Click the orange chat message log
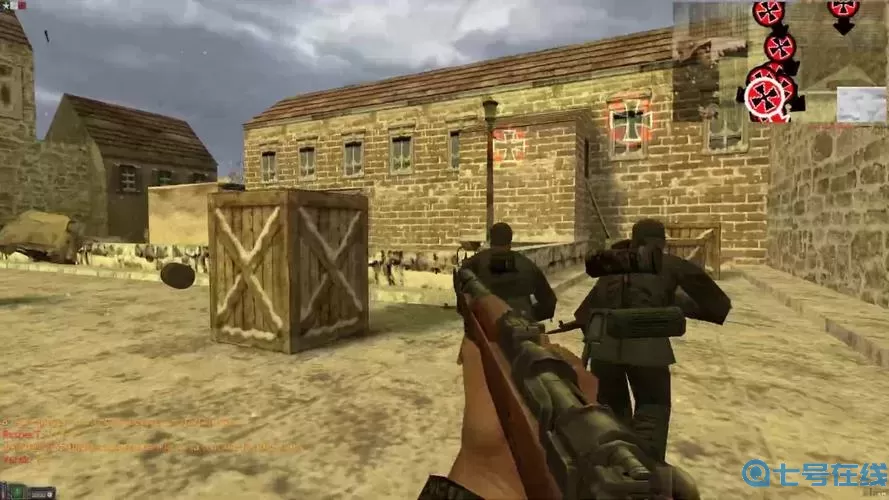Image resolution: width=889 pixels, height=500 pixels. pos(120,441)
